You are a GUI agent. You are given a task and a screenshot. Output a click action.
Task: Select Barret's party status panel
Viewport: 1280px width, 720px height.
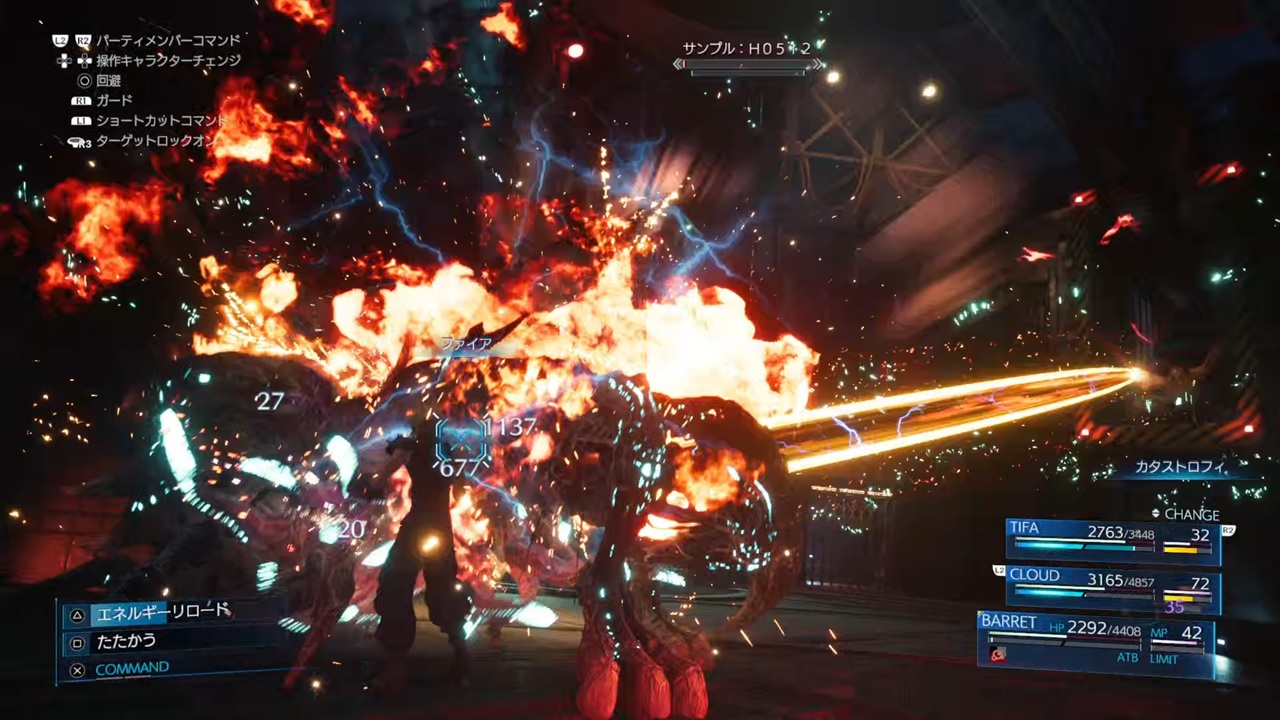[x=1094, y=640]
